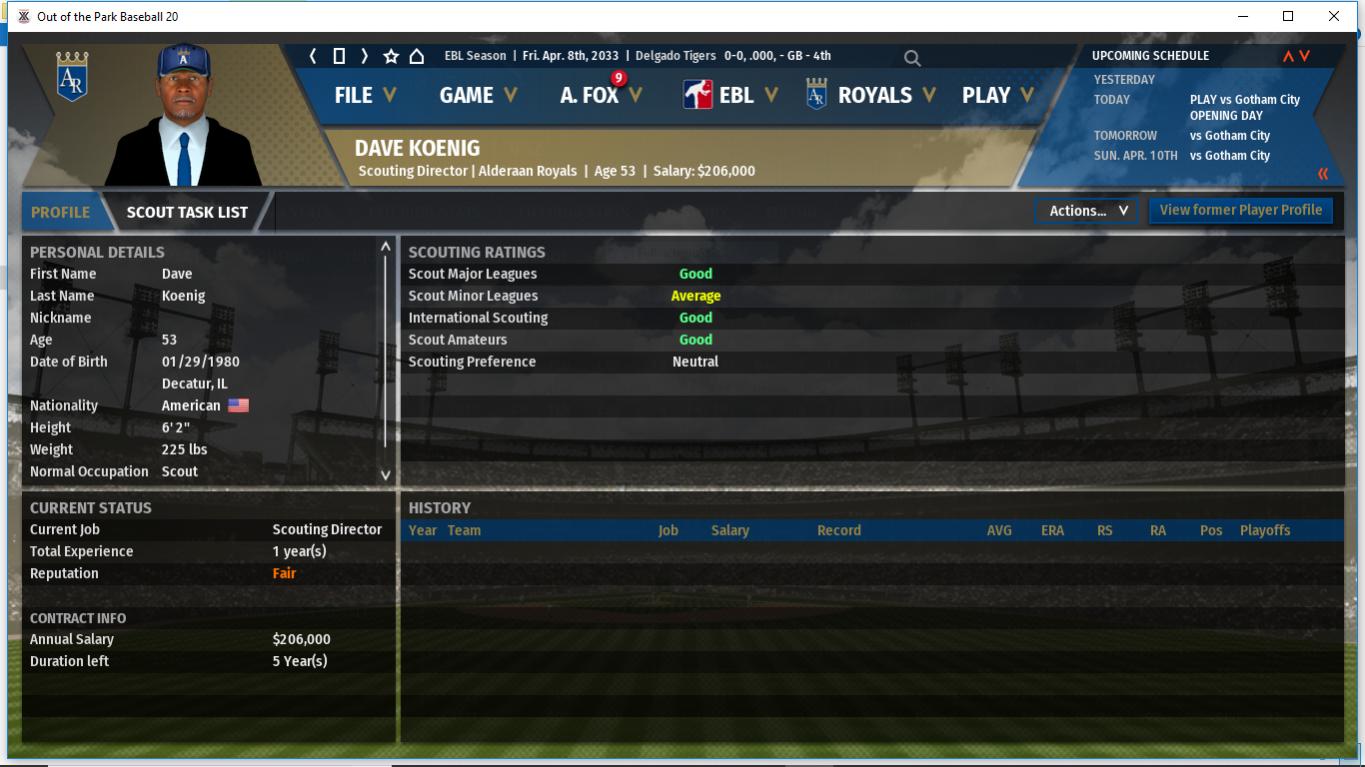Image resolution: width=1365 pixels, height=767 pixels.
Task: Go back with the left arrow icon
Action: (x=313, y=56)
